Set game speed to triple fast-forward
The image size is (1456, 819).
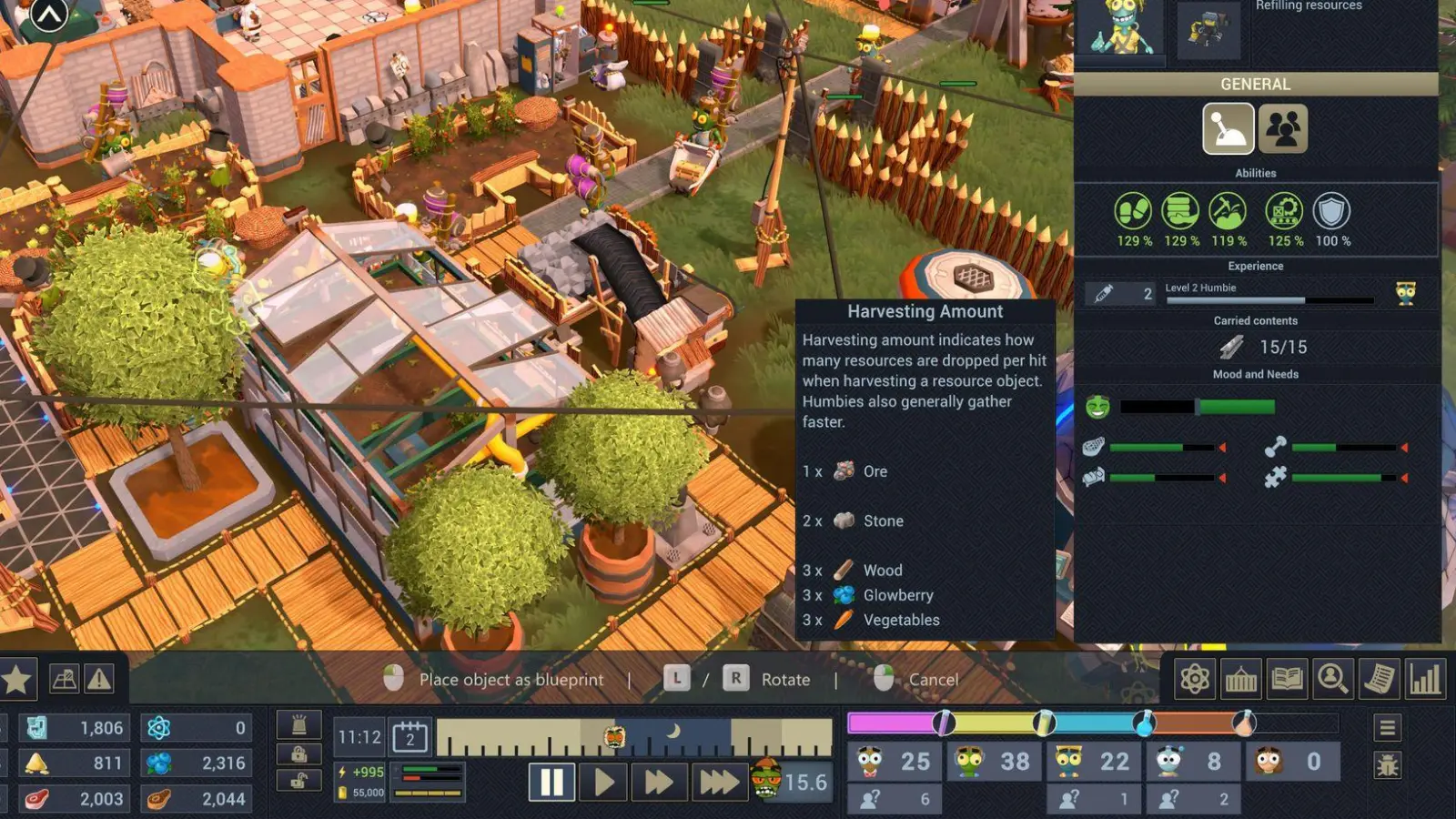point(718,782)
